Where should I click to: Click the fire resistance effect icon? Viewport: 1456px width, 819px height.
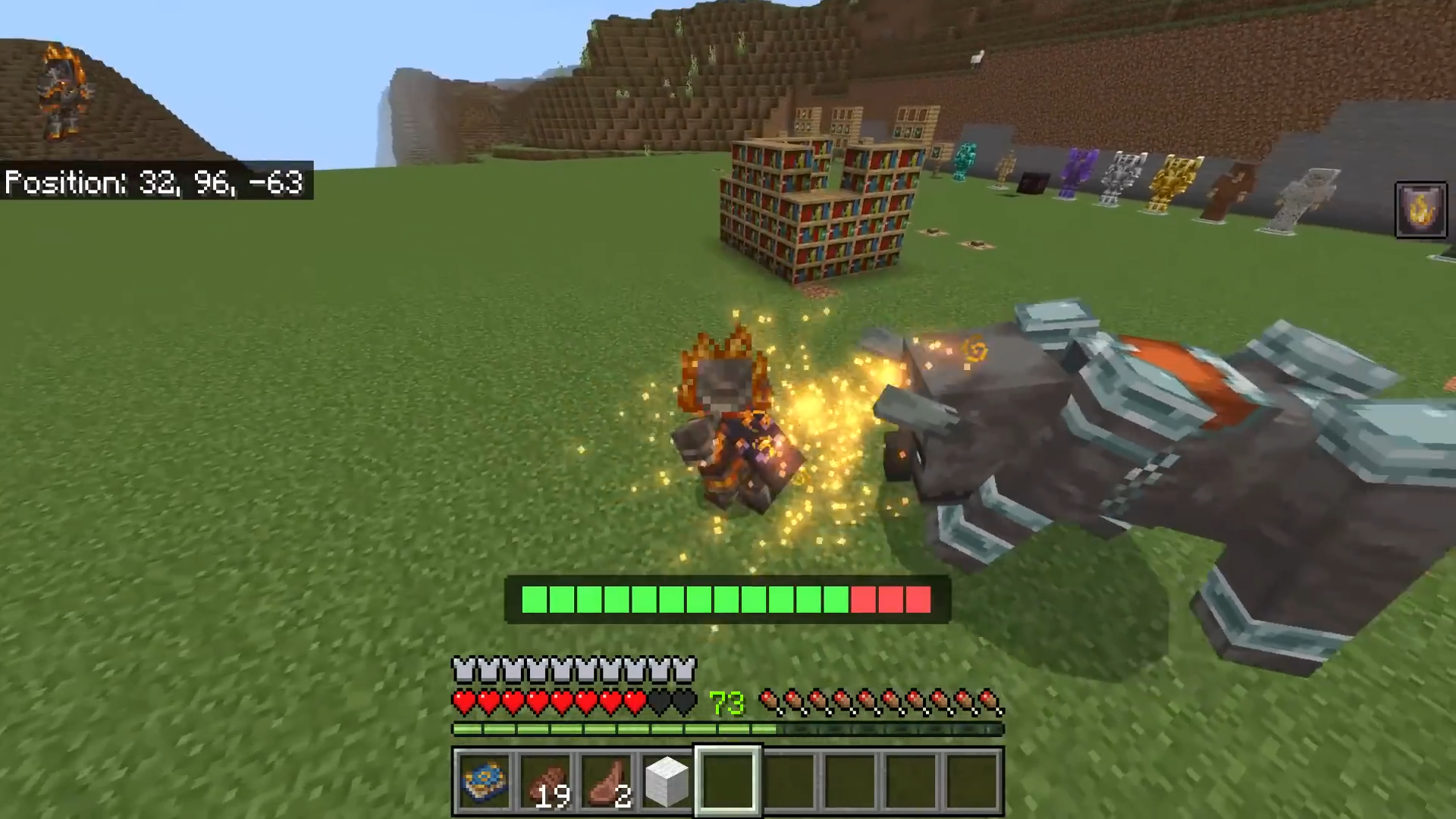click(1420, 210)
